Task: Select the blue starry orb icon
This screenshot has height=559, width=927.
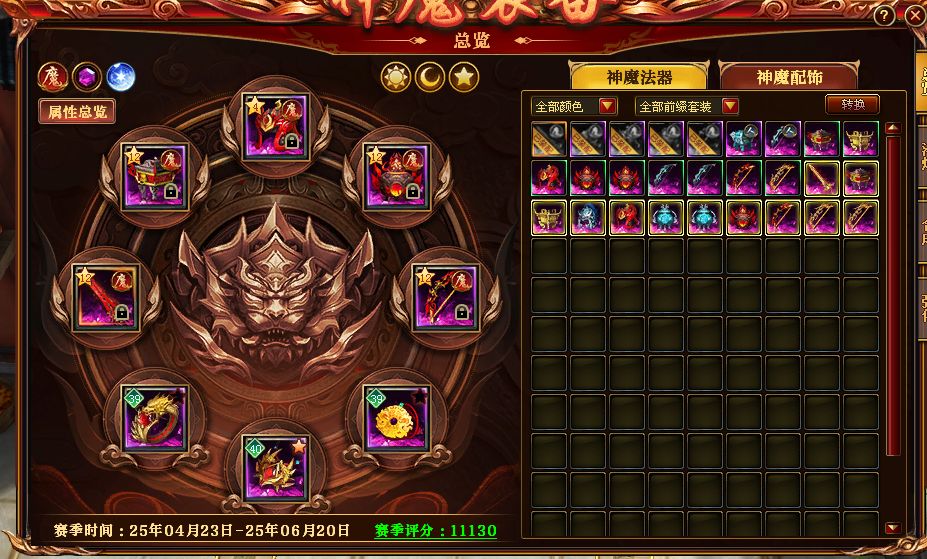Action: (120, 76)
